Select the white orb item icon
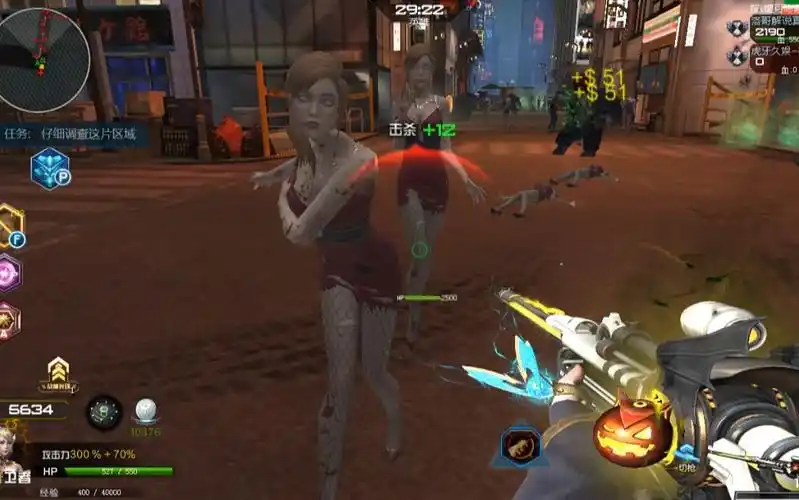Screen dimensions: 799x500 pos(146,411)
